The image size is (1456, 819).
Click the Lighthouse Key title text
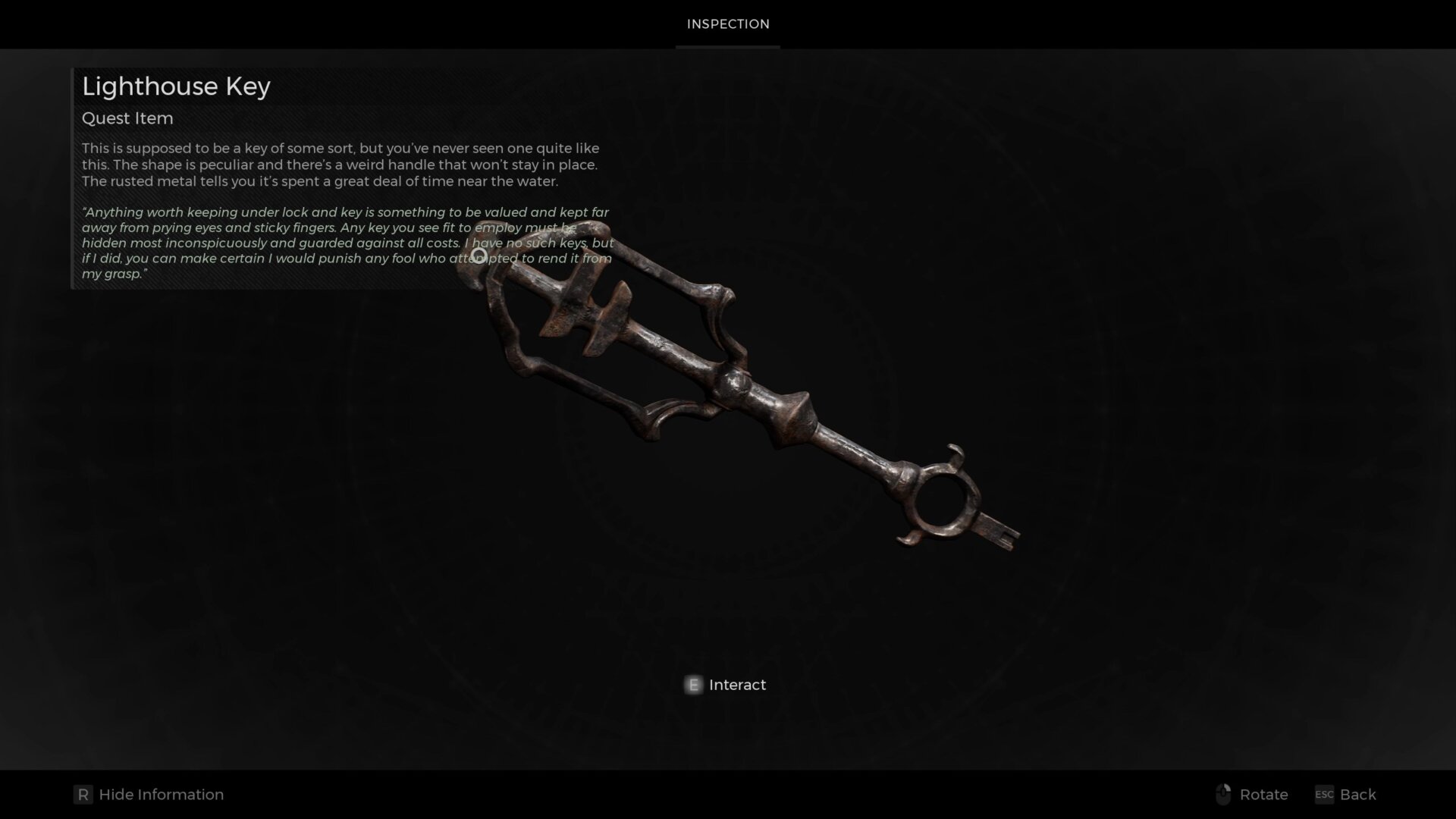pyautogui.click(x=176, y=86)
